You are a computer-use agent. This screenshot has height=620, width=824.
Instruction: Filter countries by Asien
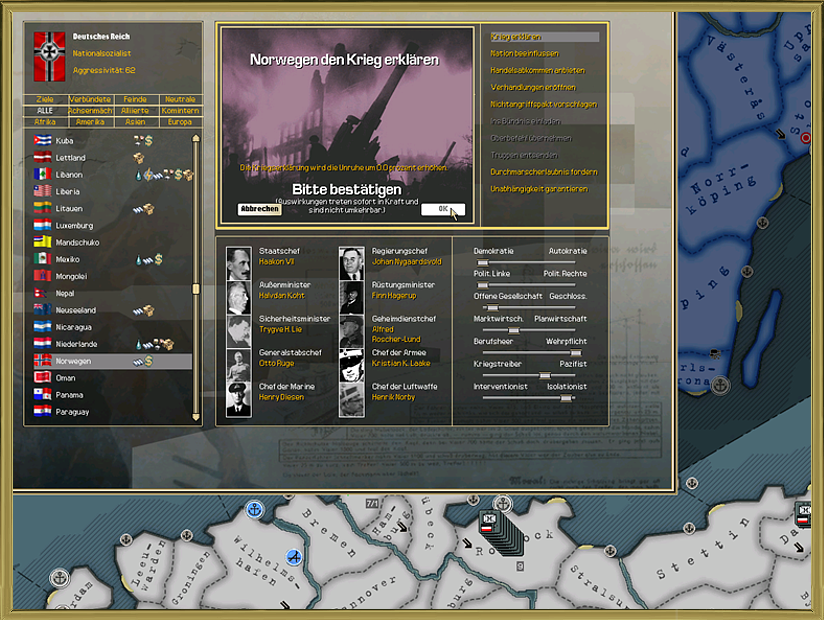tap(135, 121)
